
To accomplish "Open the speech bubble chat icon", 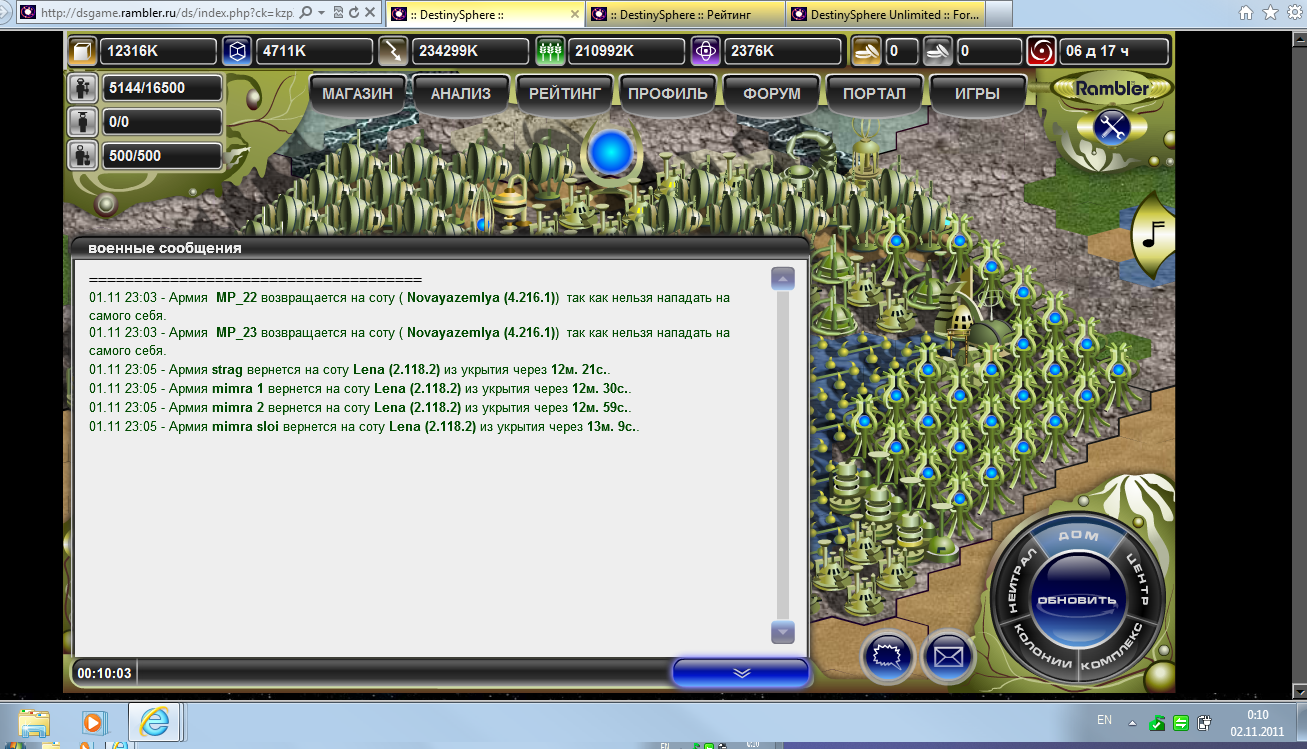I will pos(888,657).
